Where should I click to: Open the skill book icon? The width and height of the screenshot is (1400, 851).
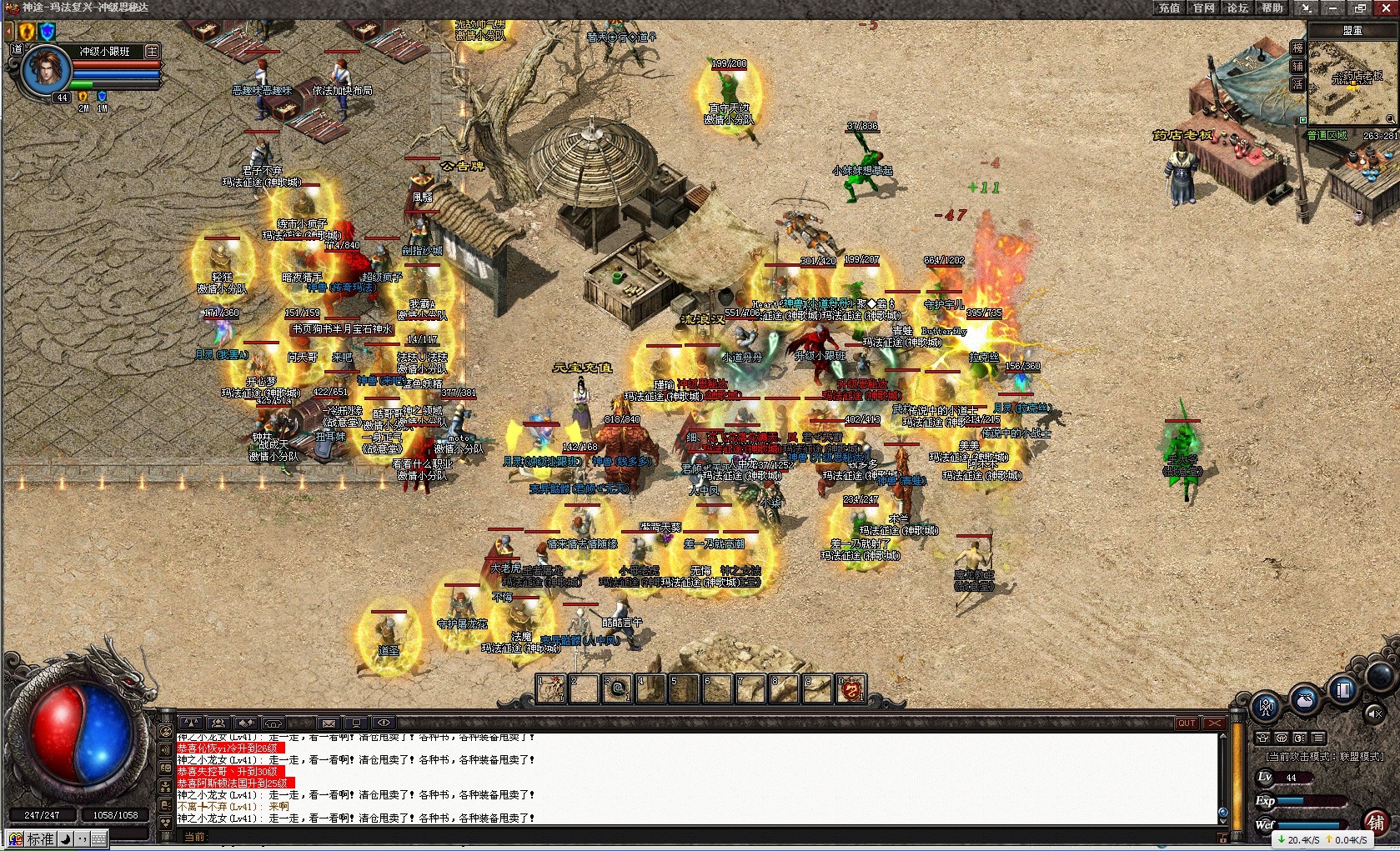(1343, 690)
